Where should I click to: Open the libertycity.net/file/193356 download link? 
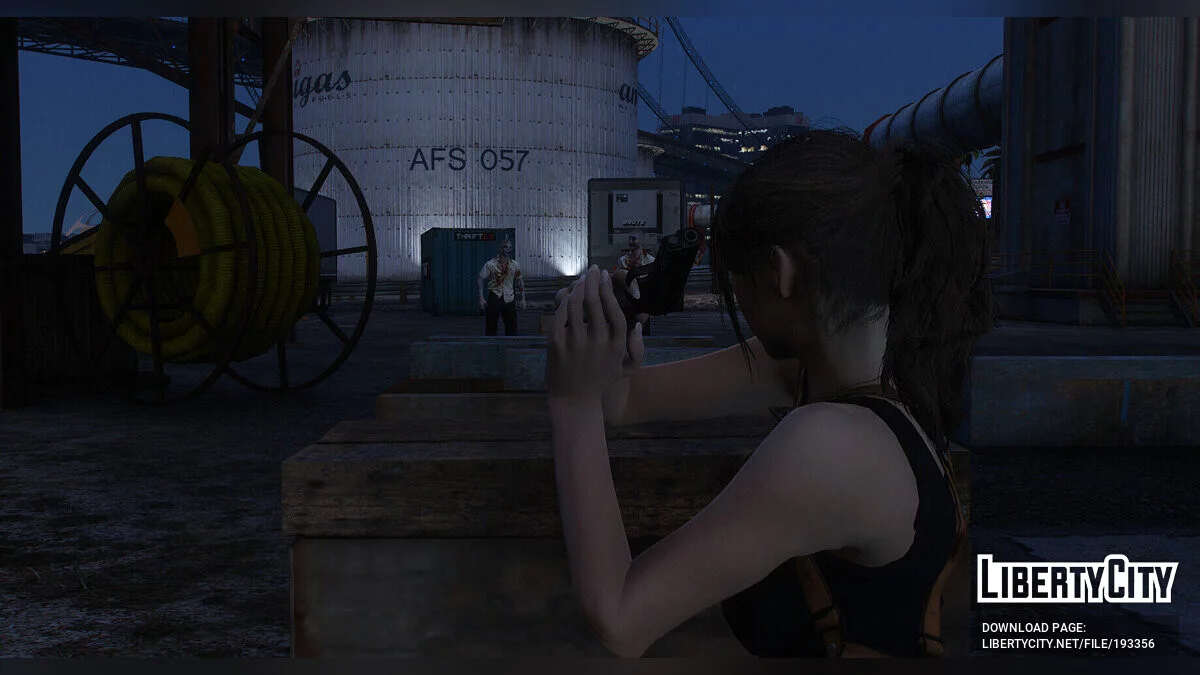coord(1067,644)
